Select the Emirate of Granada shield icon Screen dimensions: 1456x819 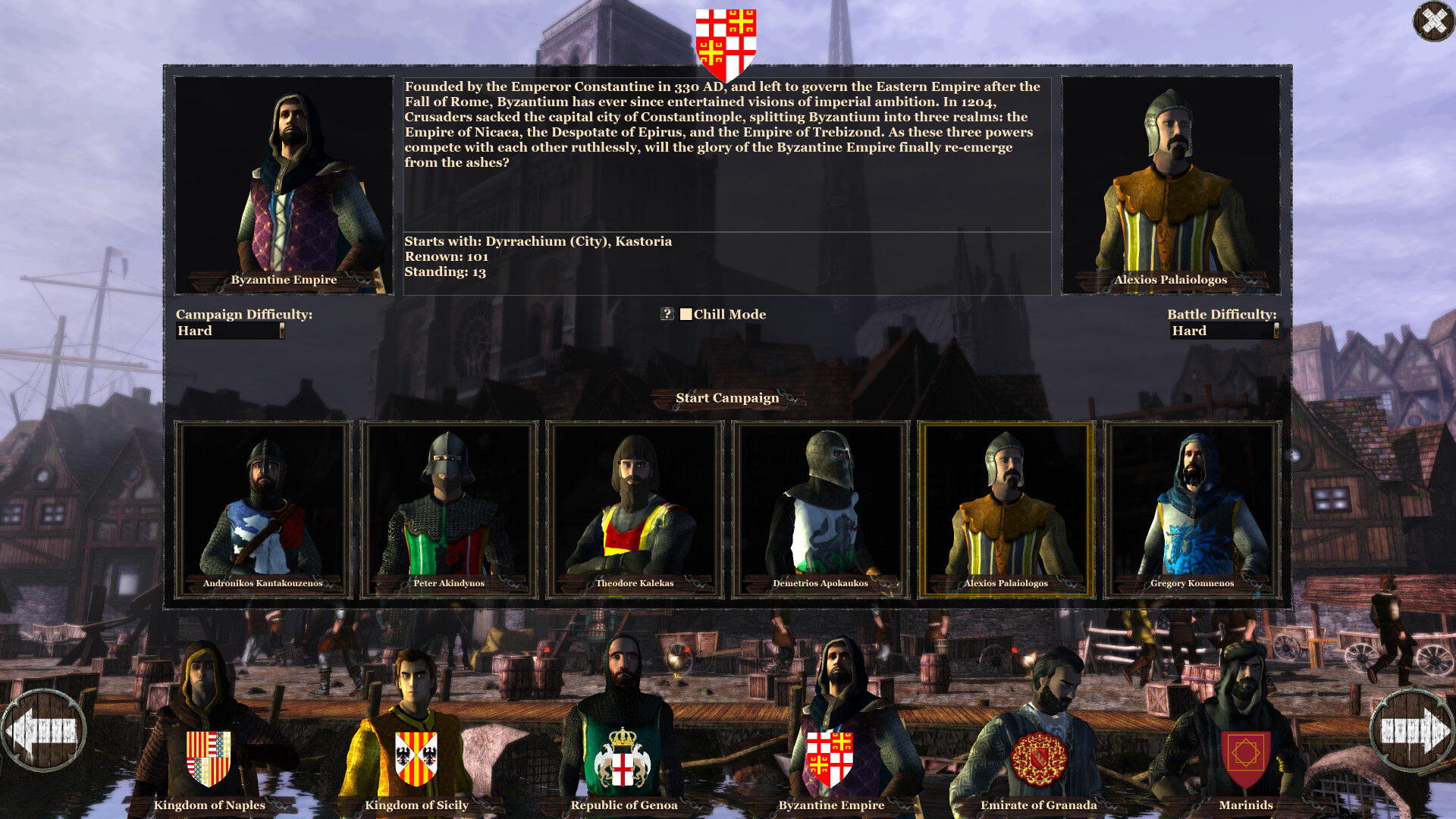(1039, 761)
